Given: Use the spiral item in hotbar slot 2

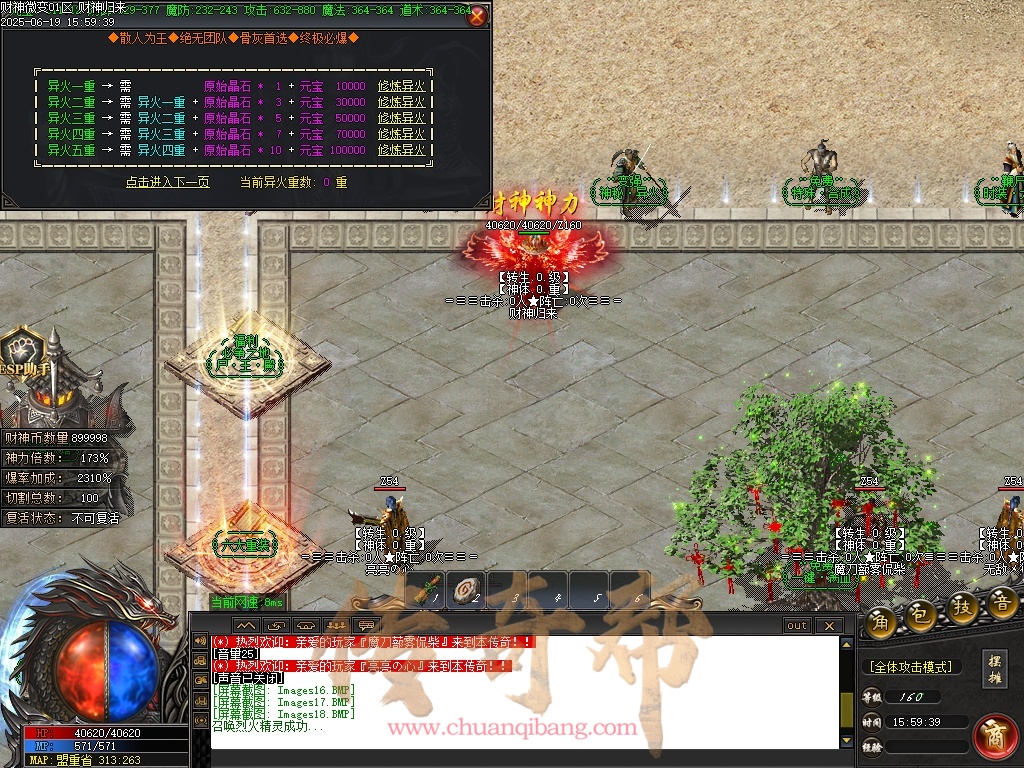Looking at the screenshot, I should (x=465, y=591).
